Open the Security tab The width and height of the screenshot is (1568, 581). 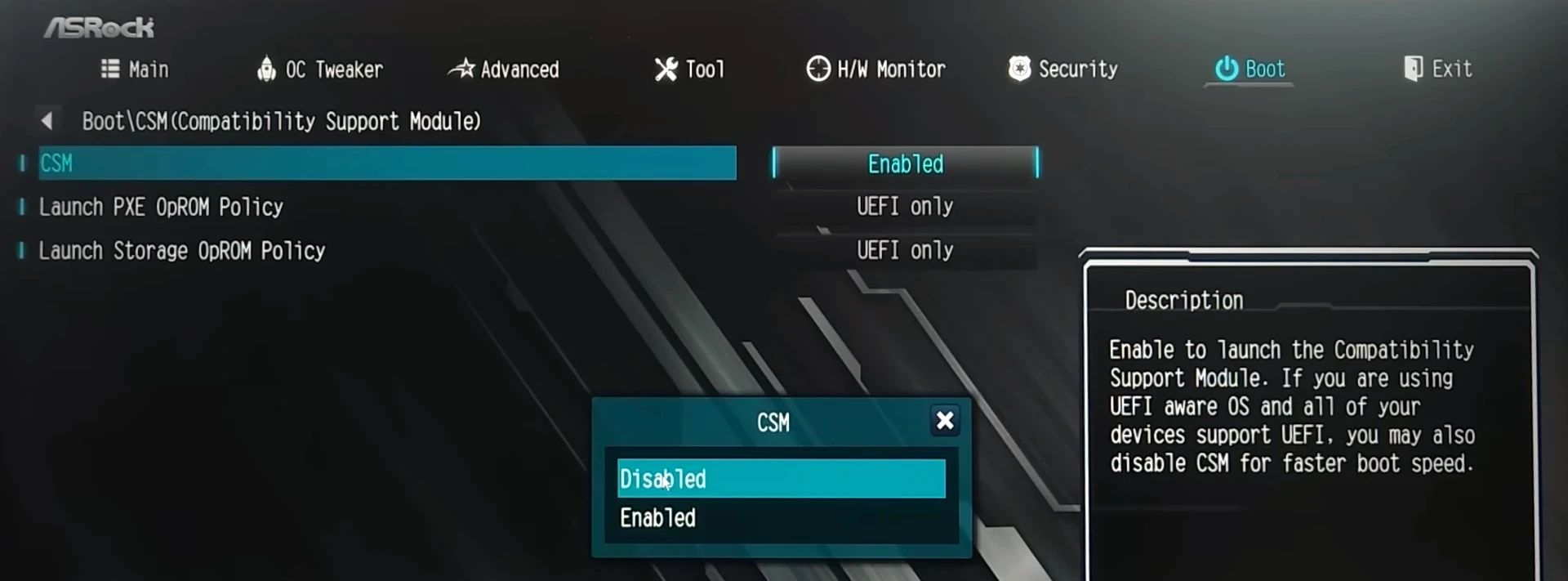point(1063,69)
